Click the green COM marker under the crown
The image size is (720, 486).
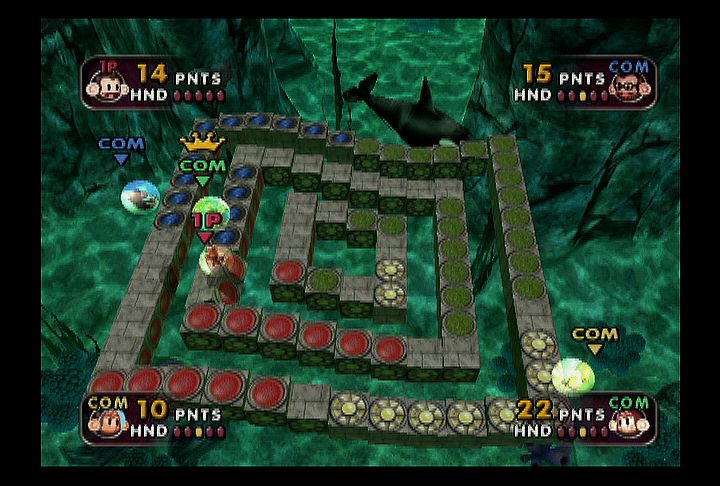click(x=202, y=169)
